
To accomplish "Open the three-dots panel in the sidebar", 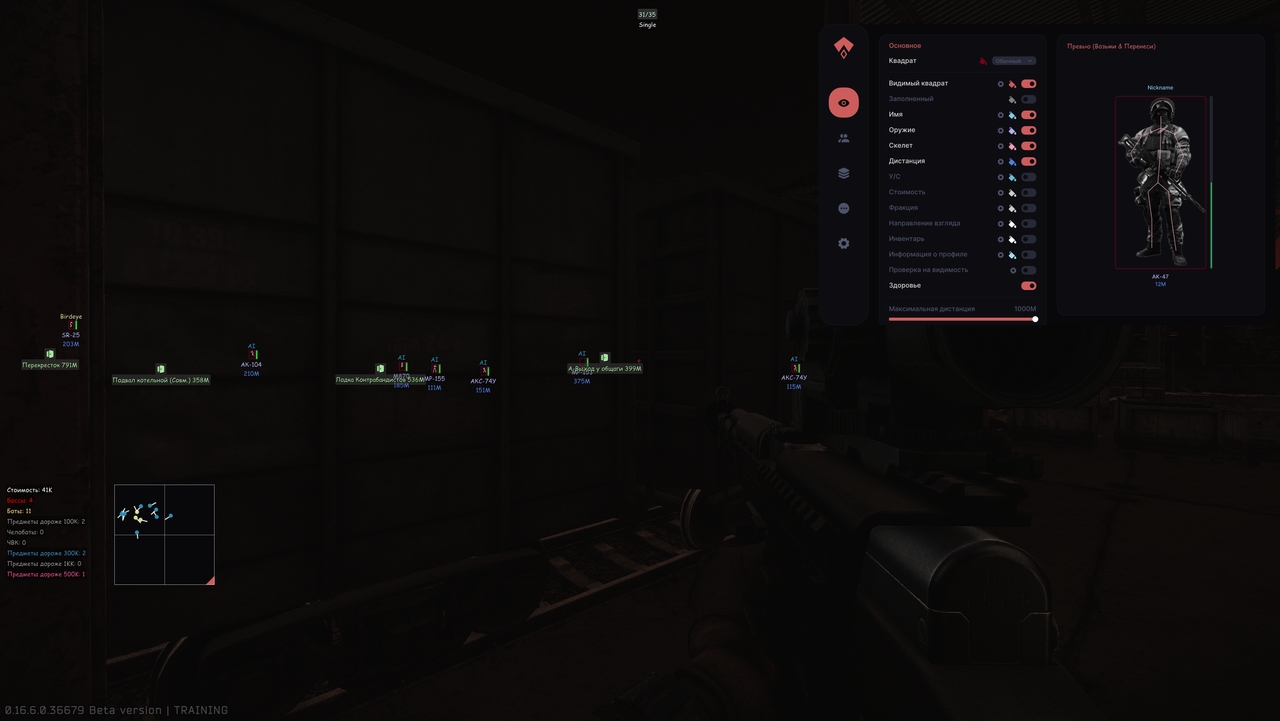I will click(x=843, y=207).
